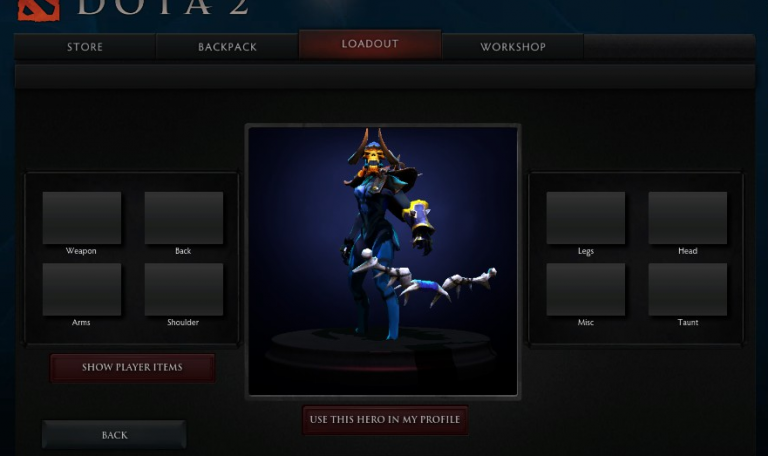
Task: Select the Misc item slot
Action: click(586, 290)
